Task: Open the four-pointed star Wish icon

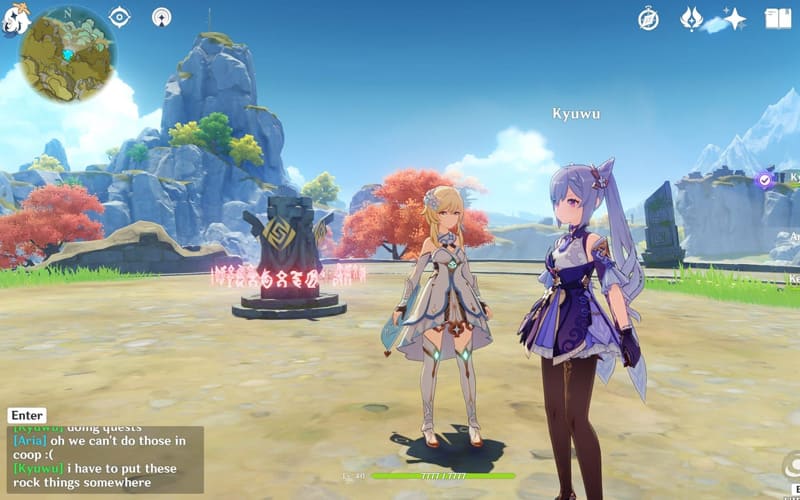Action: point(735,18)
